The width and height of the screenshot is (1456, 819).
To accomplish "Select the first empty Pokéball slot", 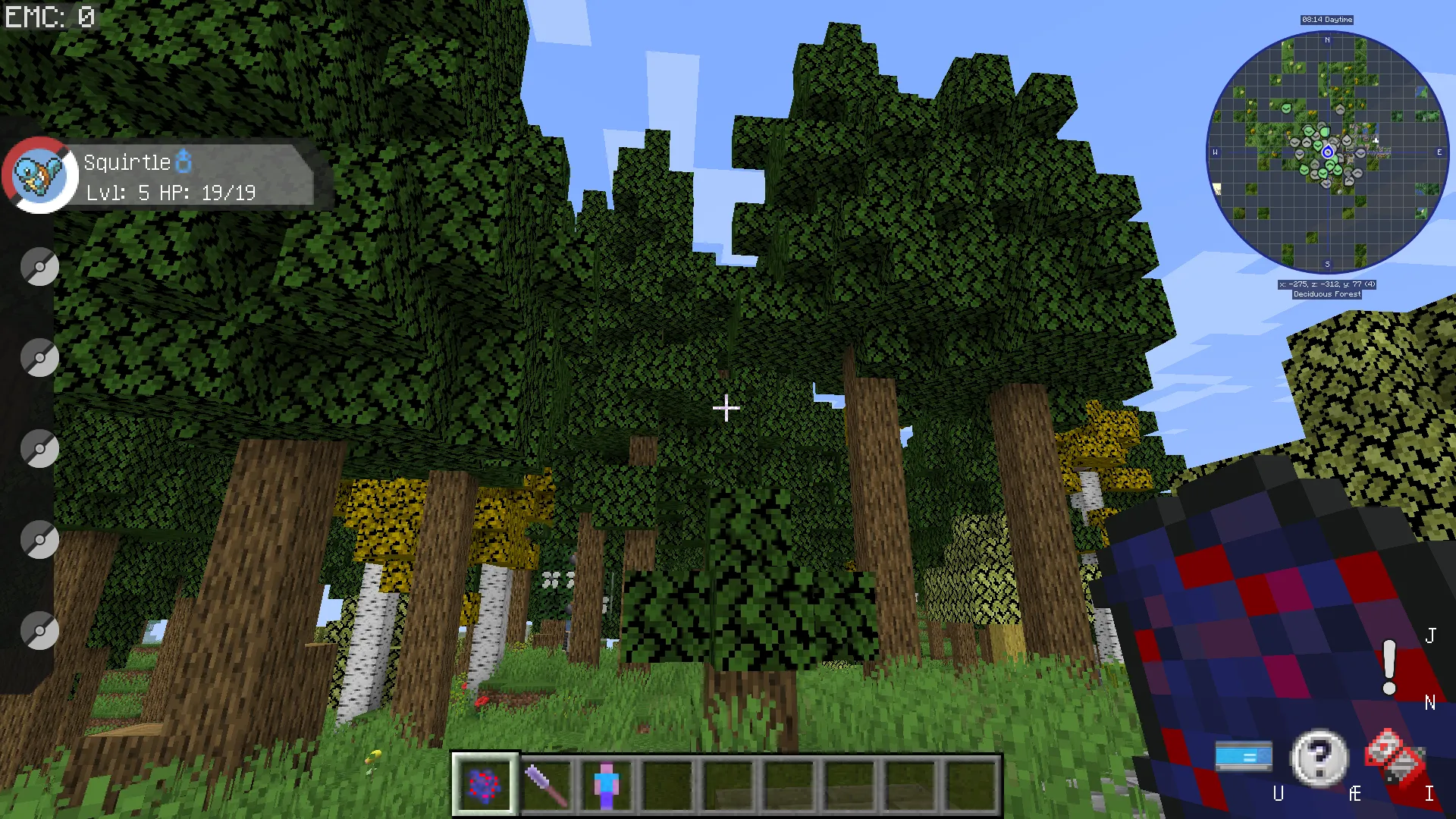I will click(39, 267).
